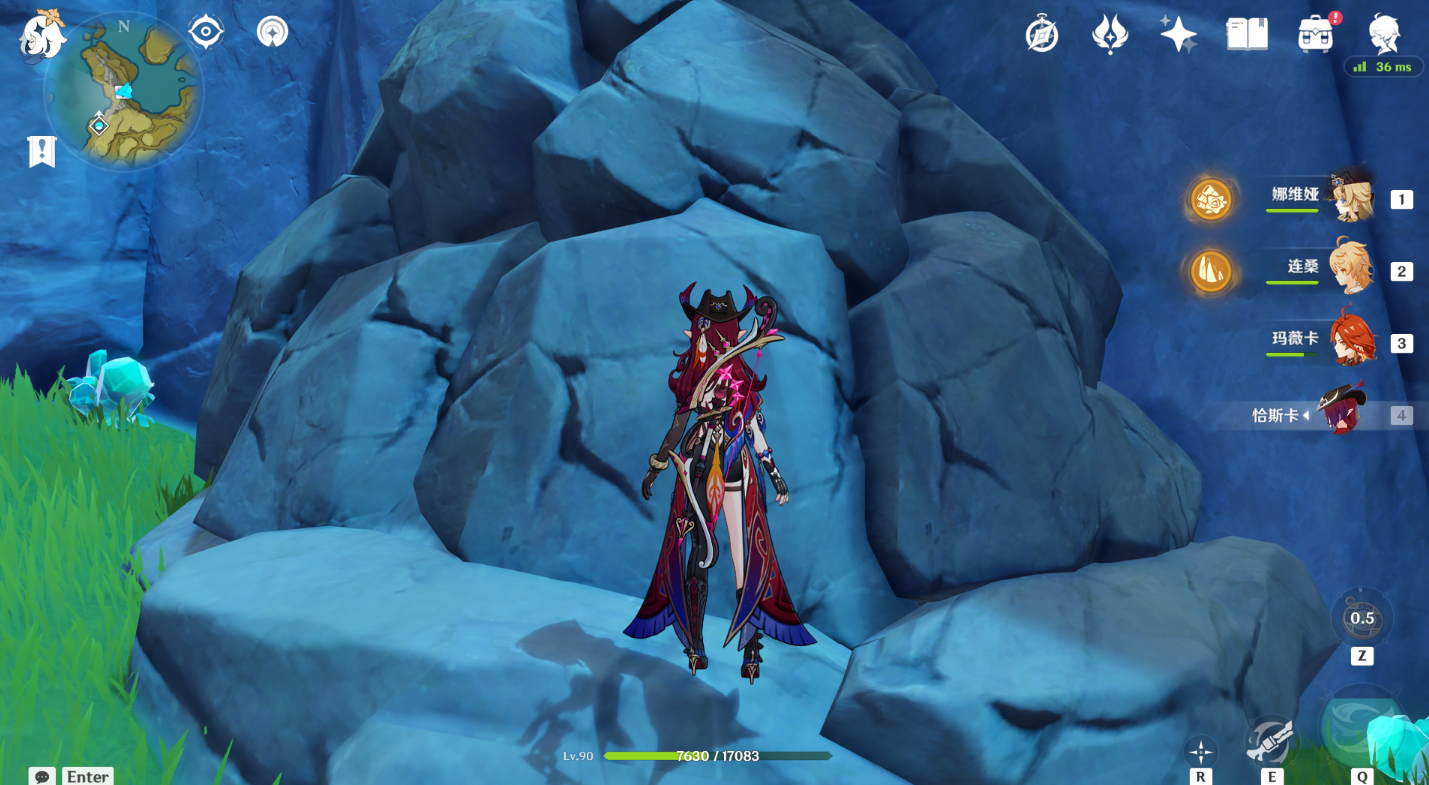
Task: Click the quest bookmark banner icon
Action: [42, 152]
